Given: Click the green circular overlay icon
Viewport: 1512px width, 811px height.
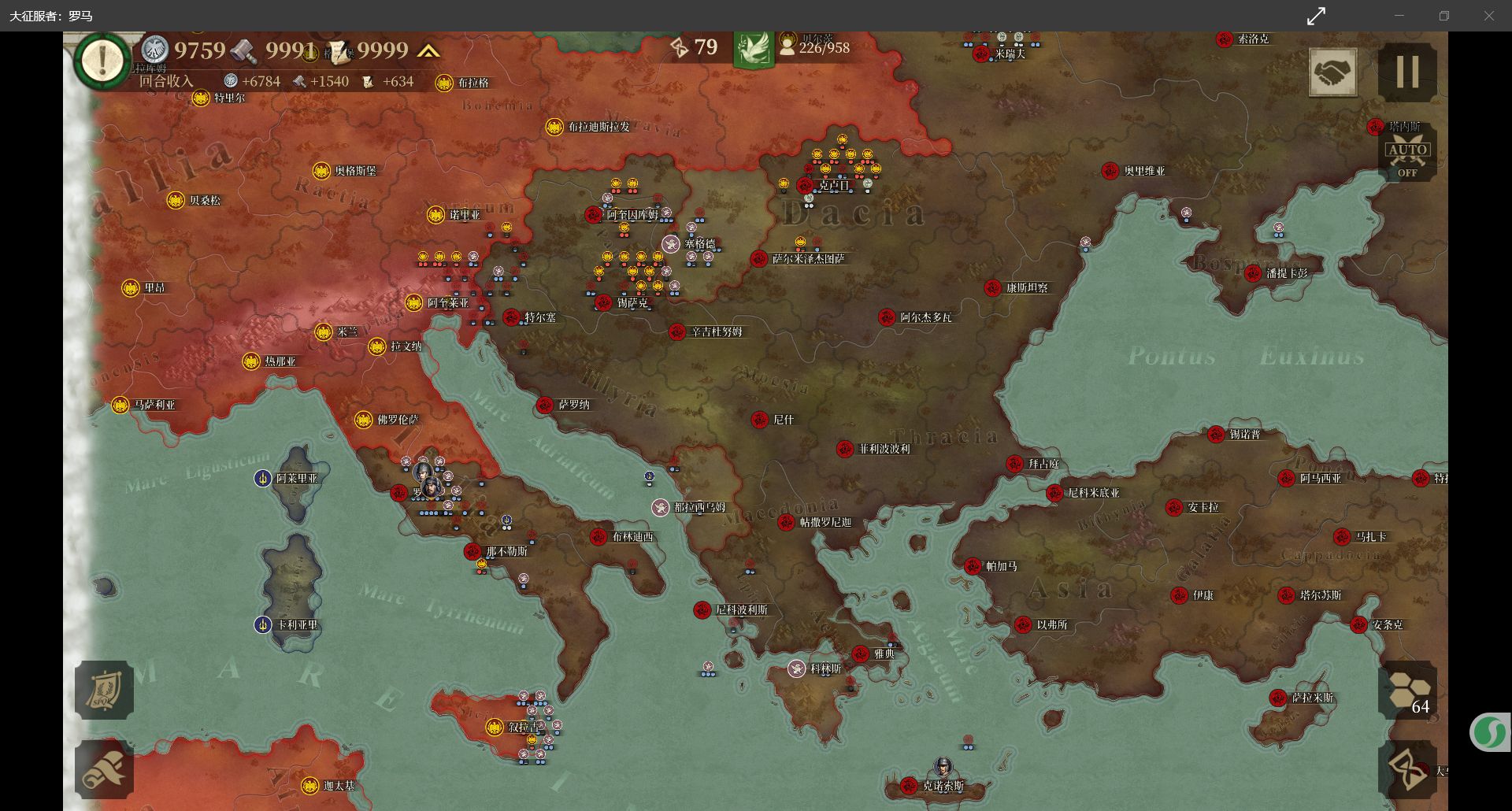Looking at the screenshot, I should (1489, 733).
